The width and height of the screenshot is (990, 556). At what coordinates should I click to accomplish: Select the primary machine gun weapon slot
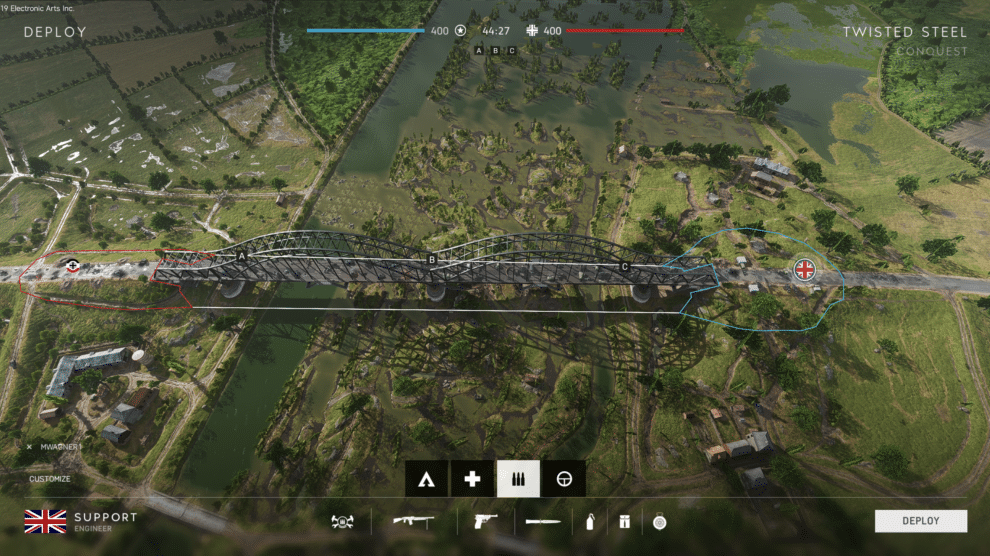point(414,521)
